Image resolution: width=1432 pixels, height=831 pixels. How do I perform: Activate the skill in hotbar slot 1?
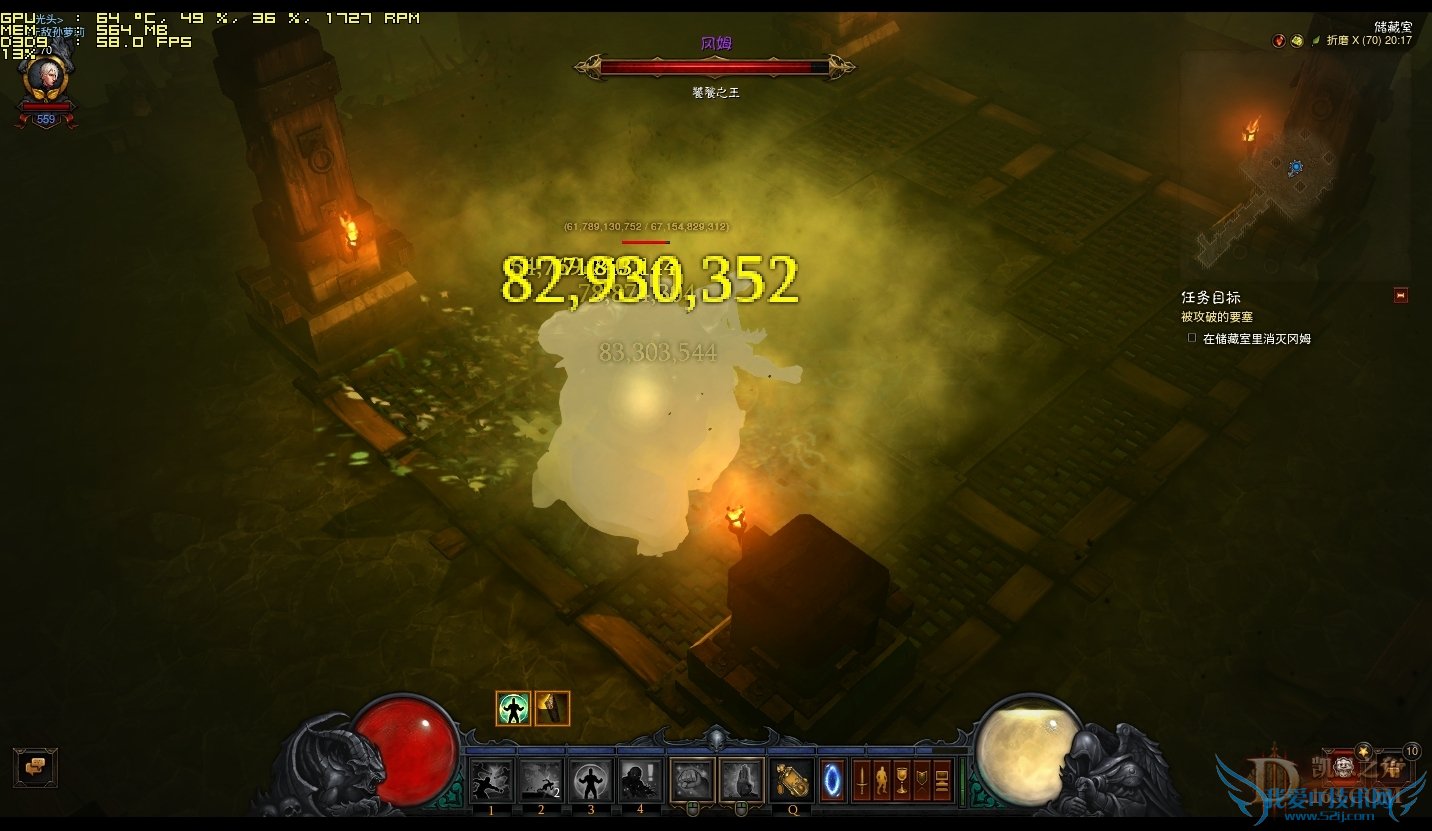492,780
